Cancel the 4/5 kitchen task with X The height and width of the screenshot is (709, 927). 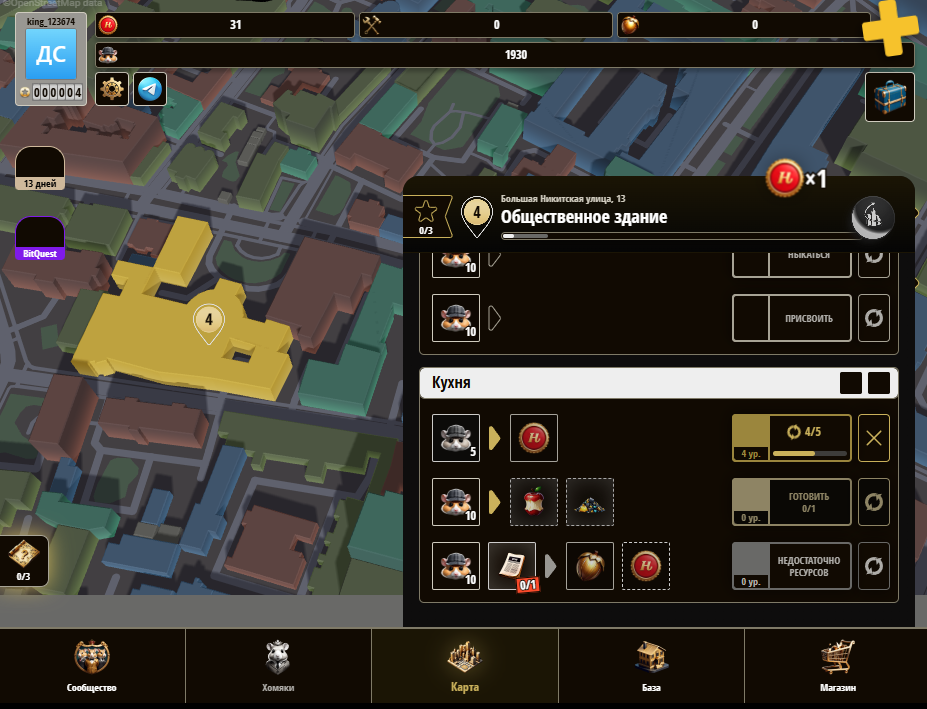(x=874, y=439)
